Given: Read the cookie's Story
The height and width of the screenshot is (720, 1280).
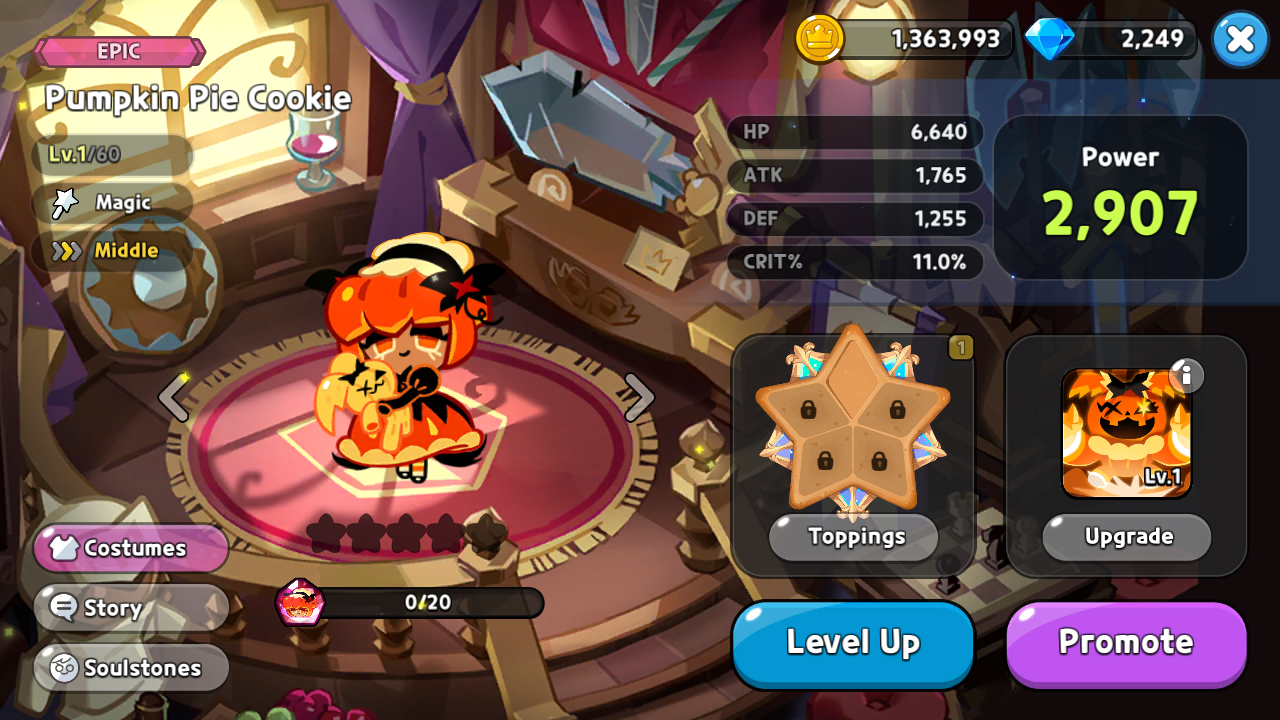Looking at the screenshot, I should click(x=131, y=608).
